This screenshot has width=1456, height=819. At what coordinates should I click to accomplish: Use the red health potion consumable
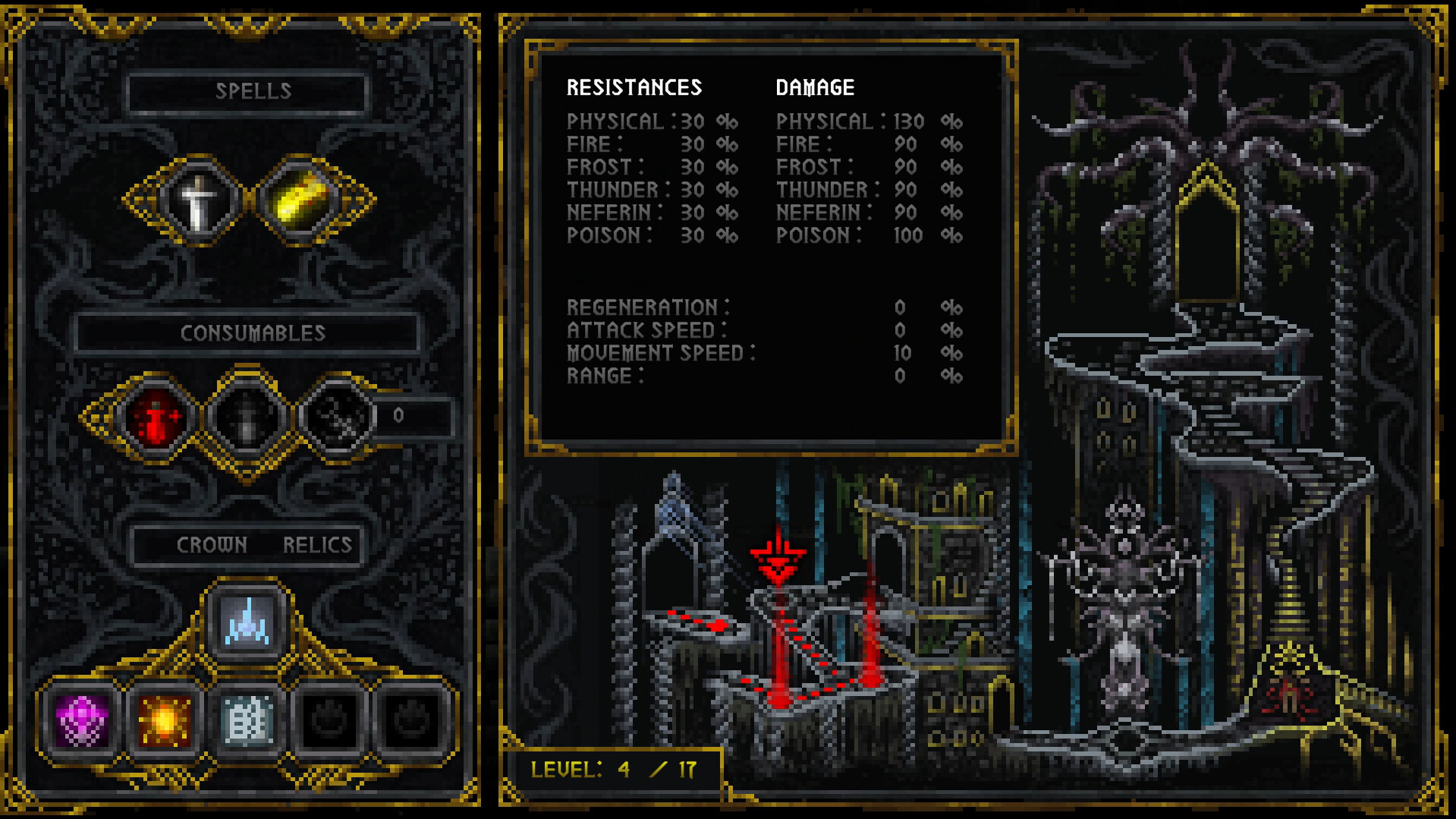tap(153, 418)
